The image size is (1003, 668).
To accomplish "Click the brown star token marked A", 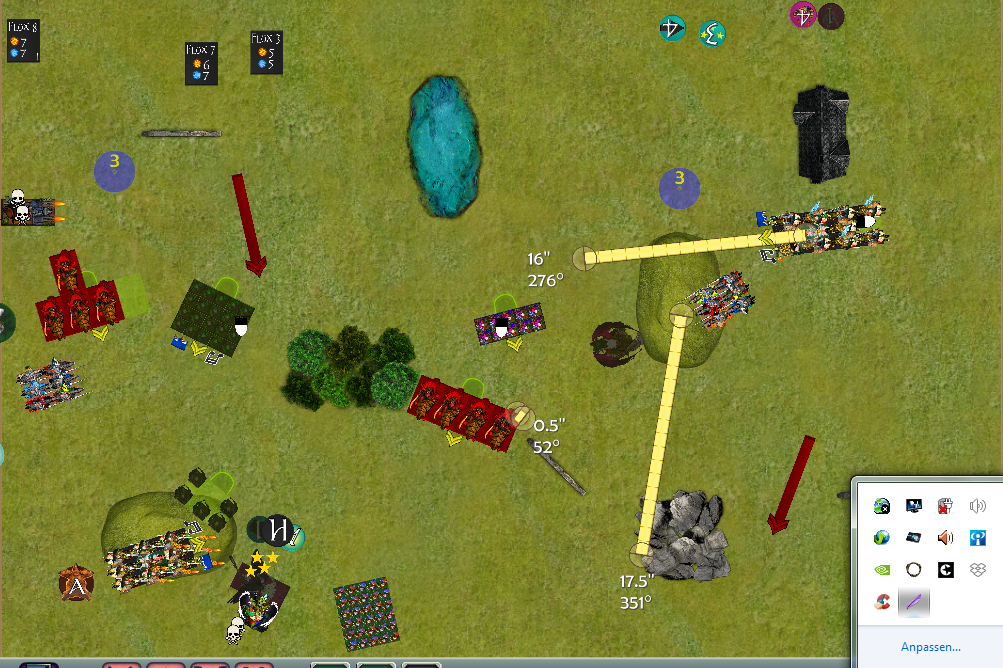I will coord(76,583).
